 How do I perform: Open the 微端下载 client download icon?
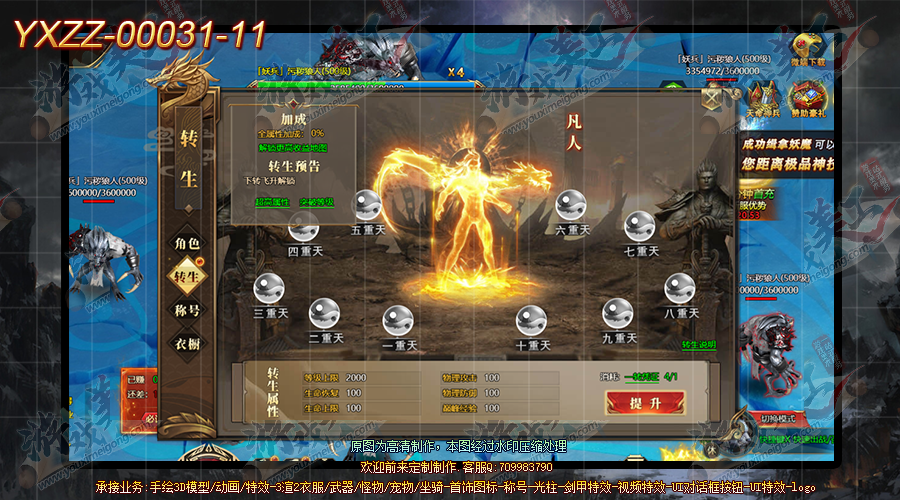click(x=810, y=49)
